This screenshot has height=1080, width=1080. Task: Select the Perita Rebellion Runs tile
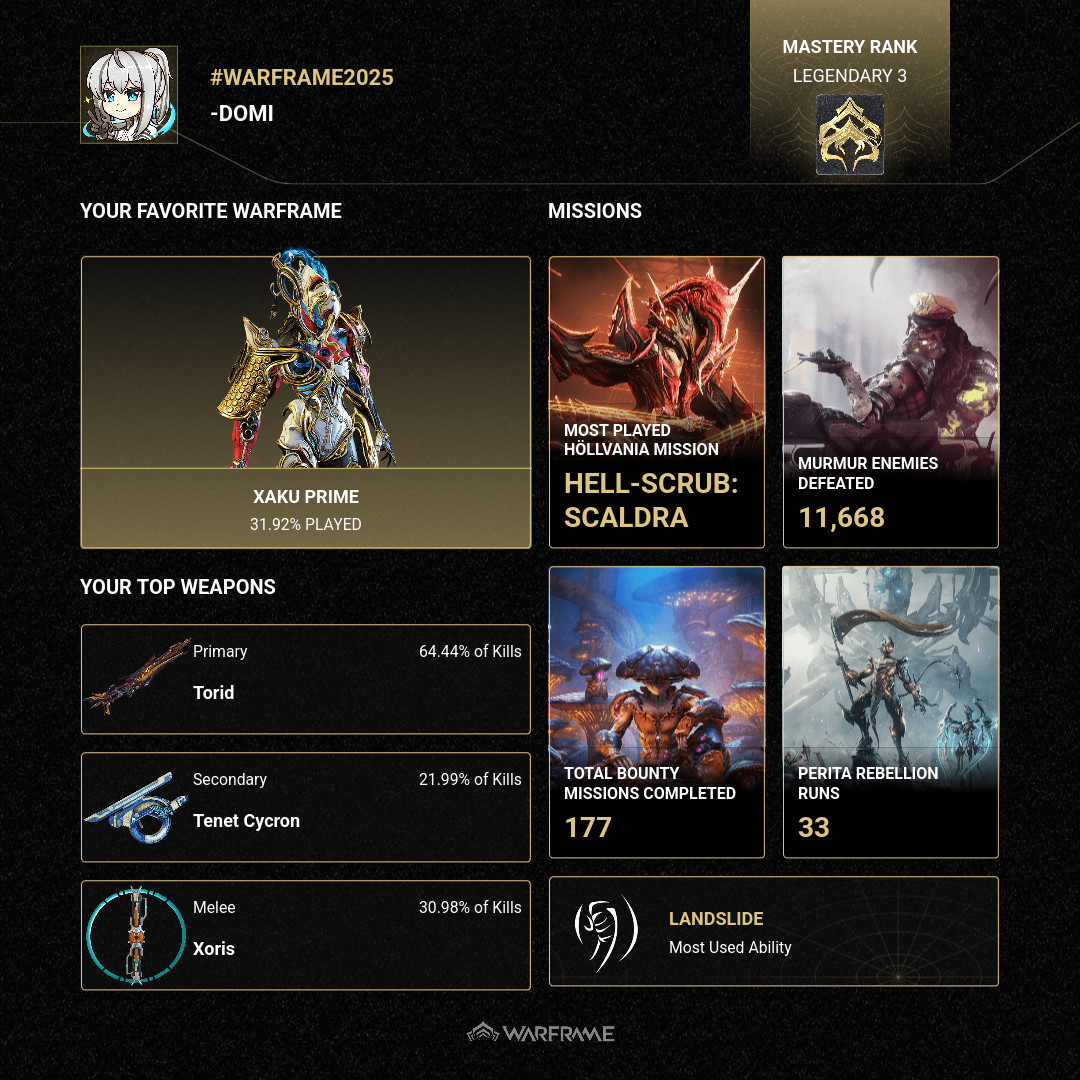coord(890,712)
